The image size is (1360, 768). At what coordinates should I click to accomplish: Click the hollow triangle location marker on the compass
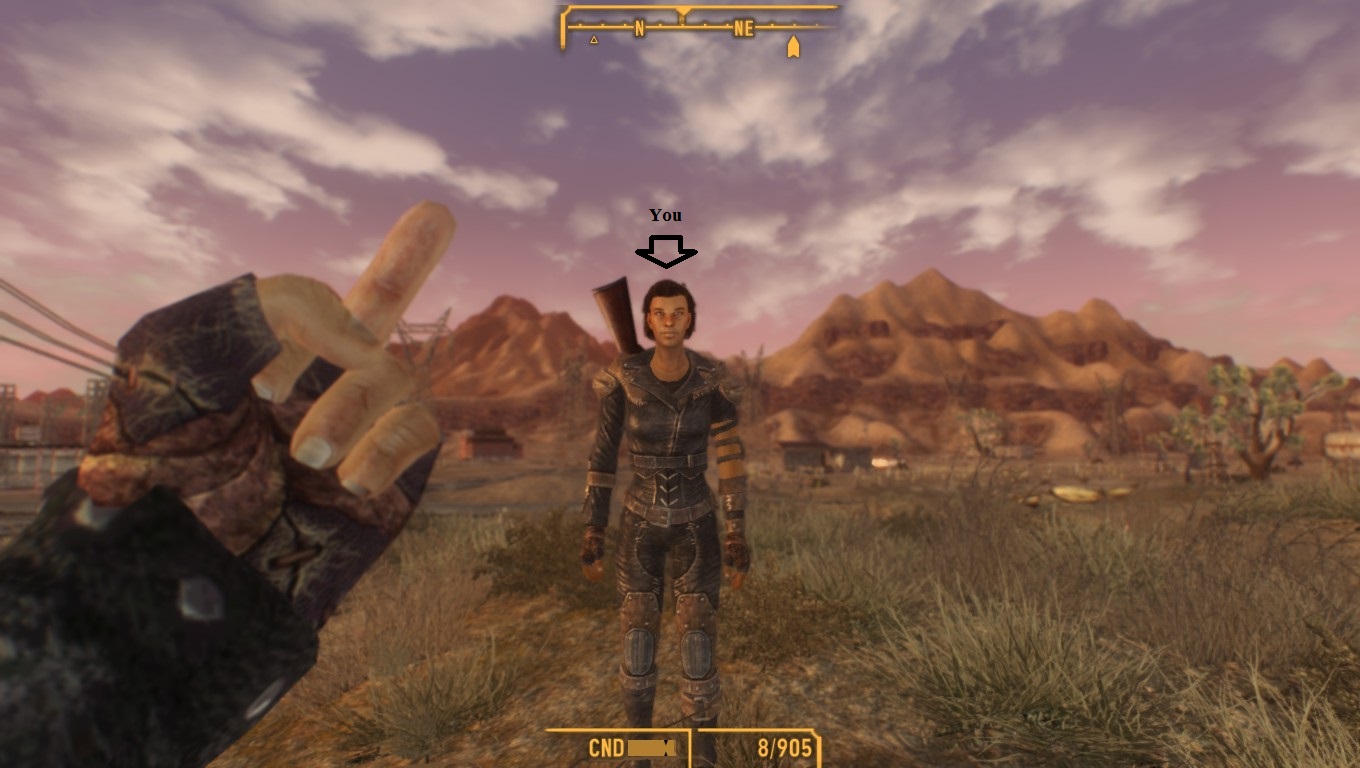coord(594,40)
